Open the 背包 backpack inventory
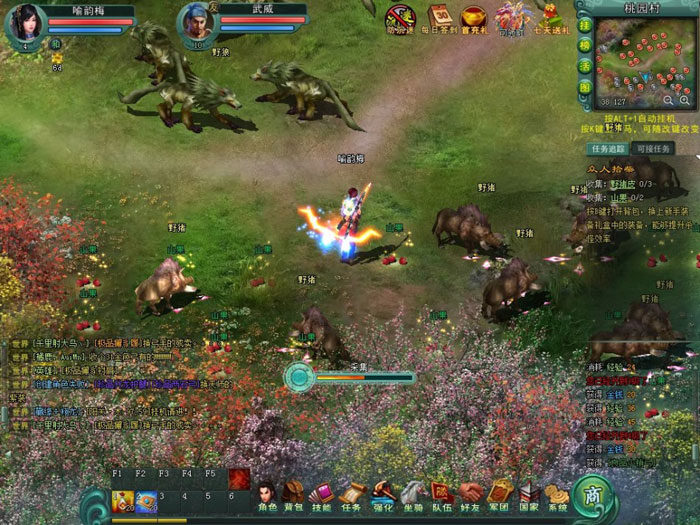 point(293,494)
